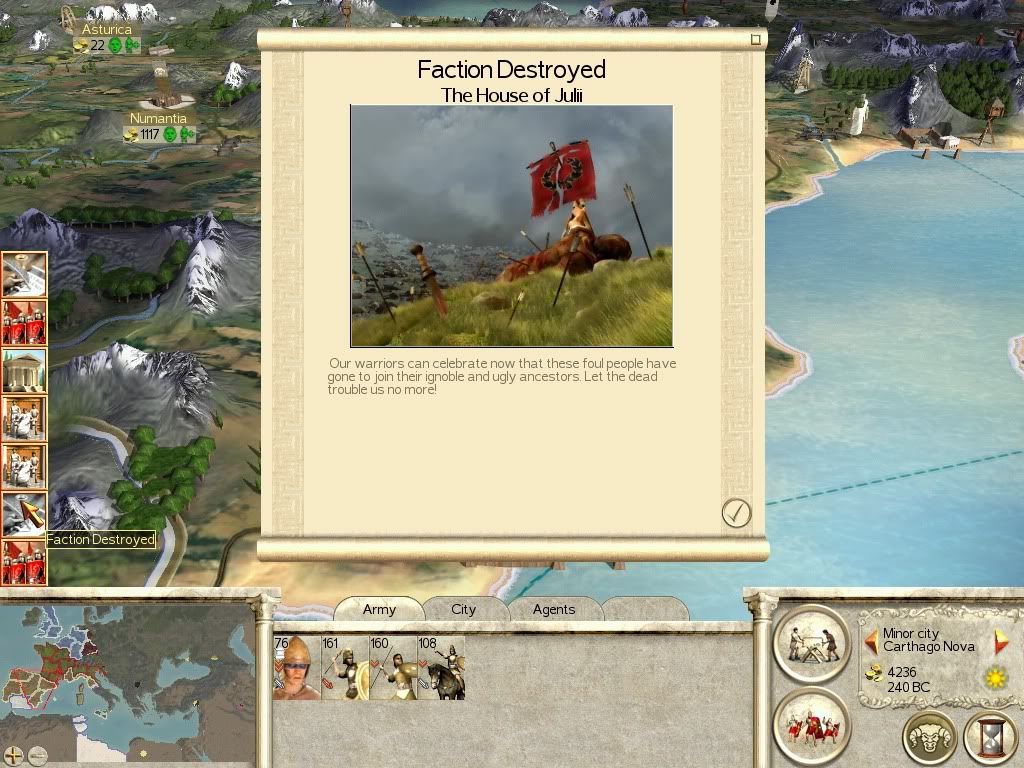Select the Army tab

pyautogui.click(x=379, y=609)
